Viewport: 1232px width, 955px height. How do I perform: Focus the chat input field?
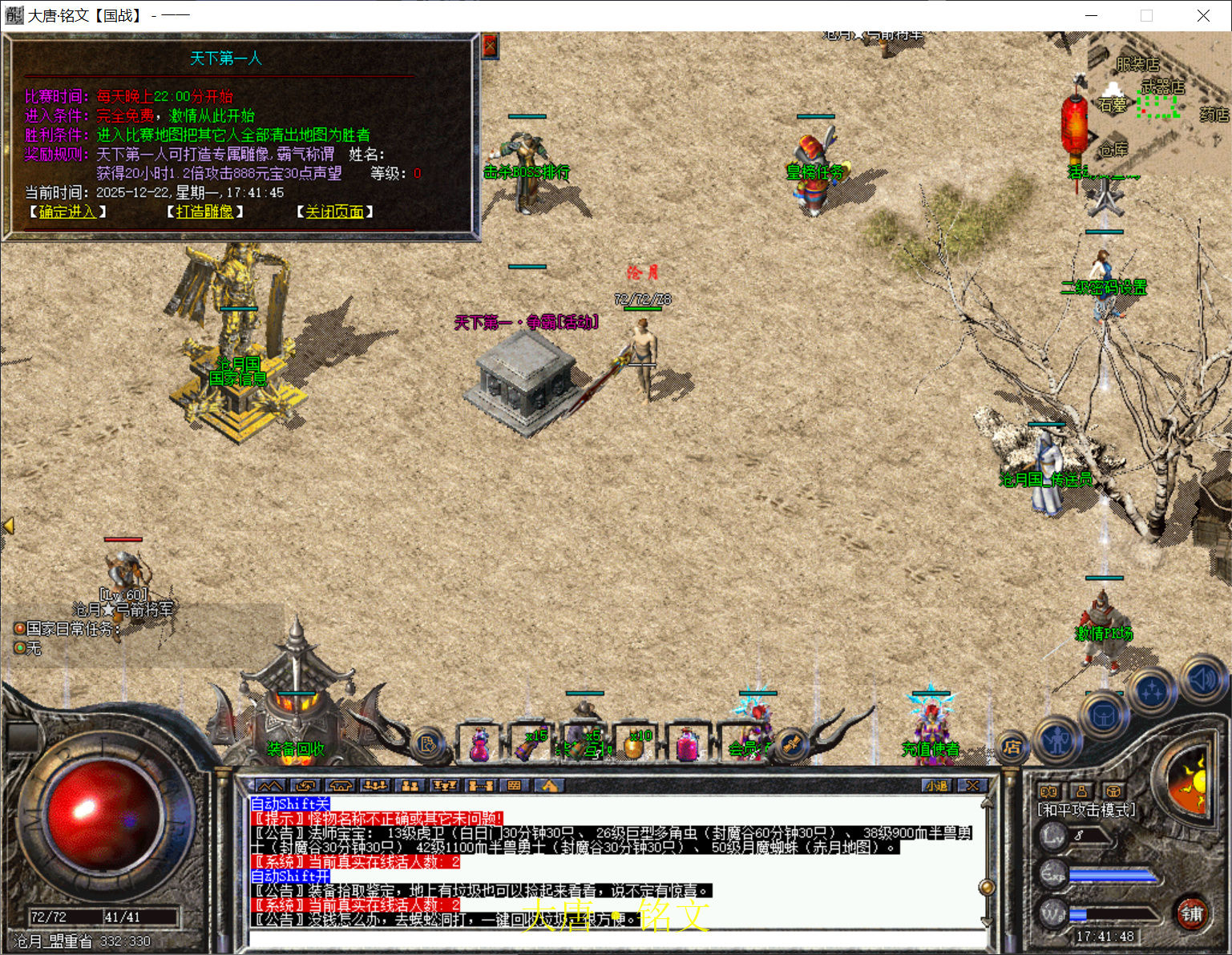point(617,938)
